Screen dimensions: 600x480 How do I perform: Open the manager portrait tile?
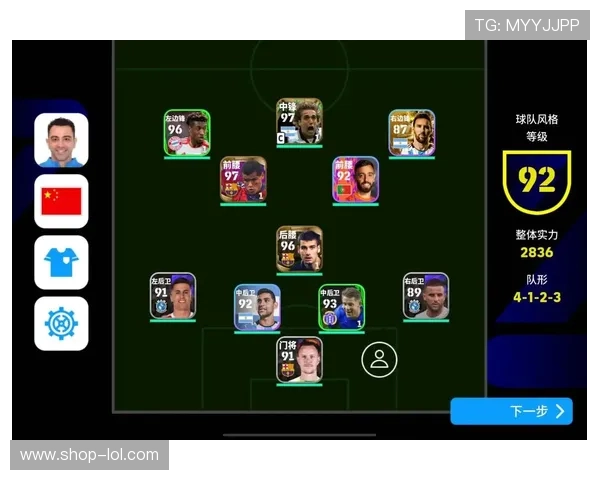(x=61, y=140)
